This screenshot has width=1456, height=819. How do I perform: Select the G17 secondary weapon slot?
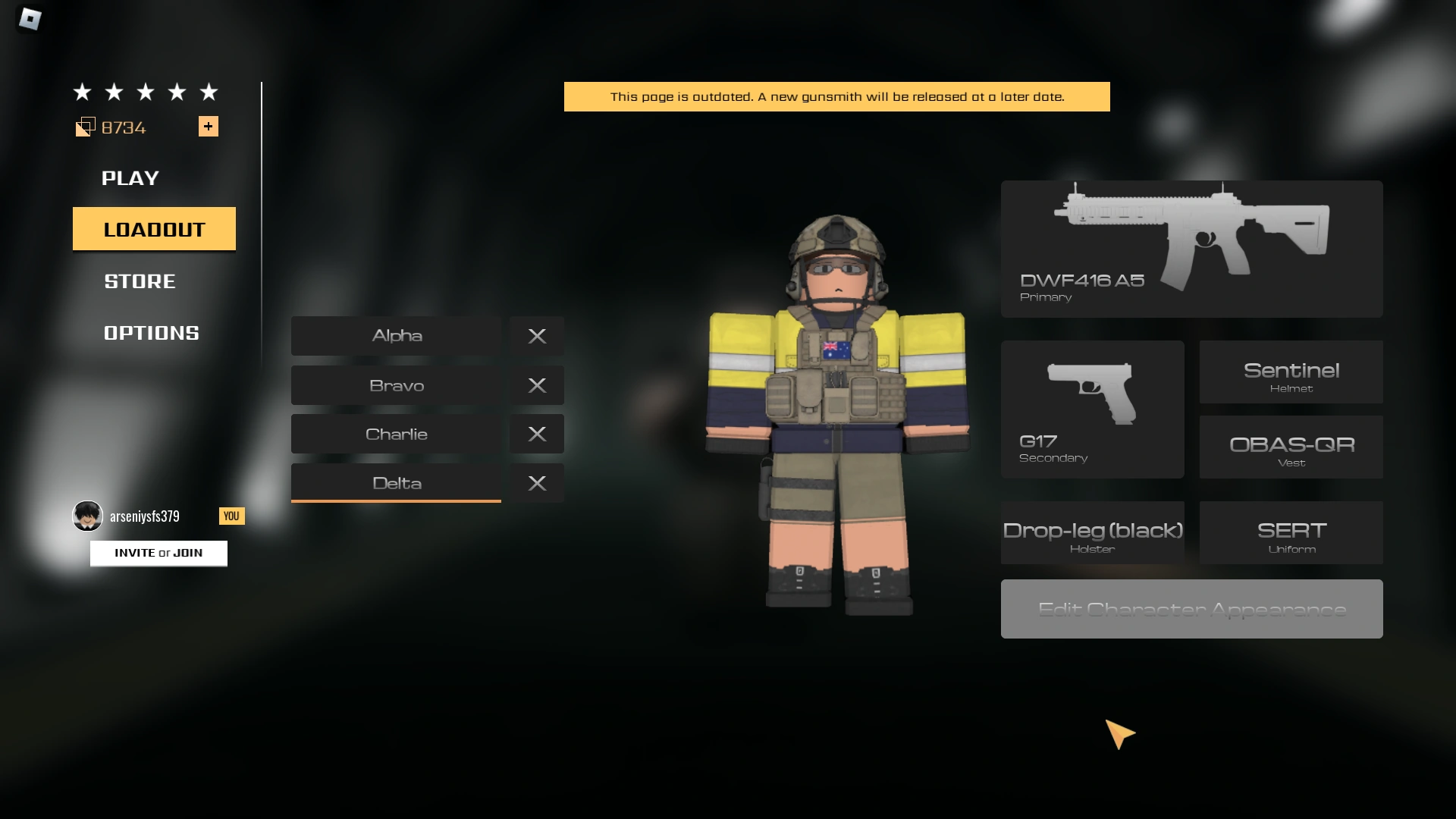[x=1092, y=409]
